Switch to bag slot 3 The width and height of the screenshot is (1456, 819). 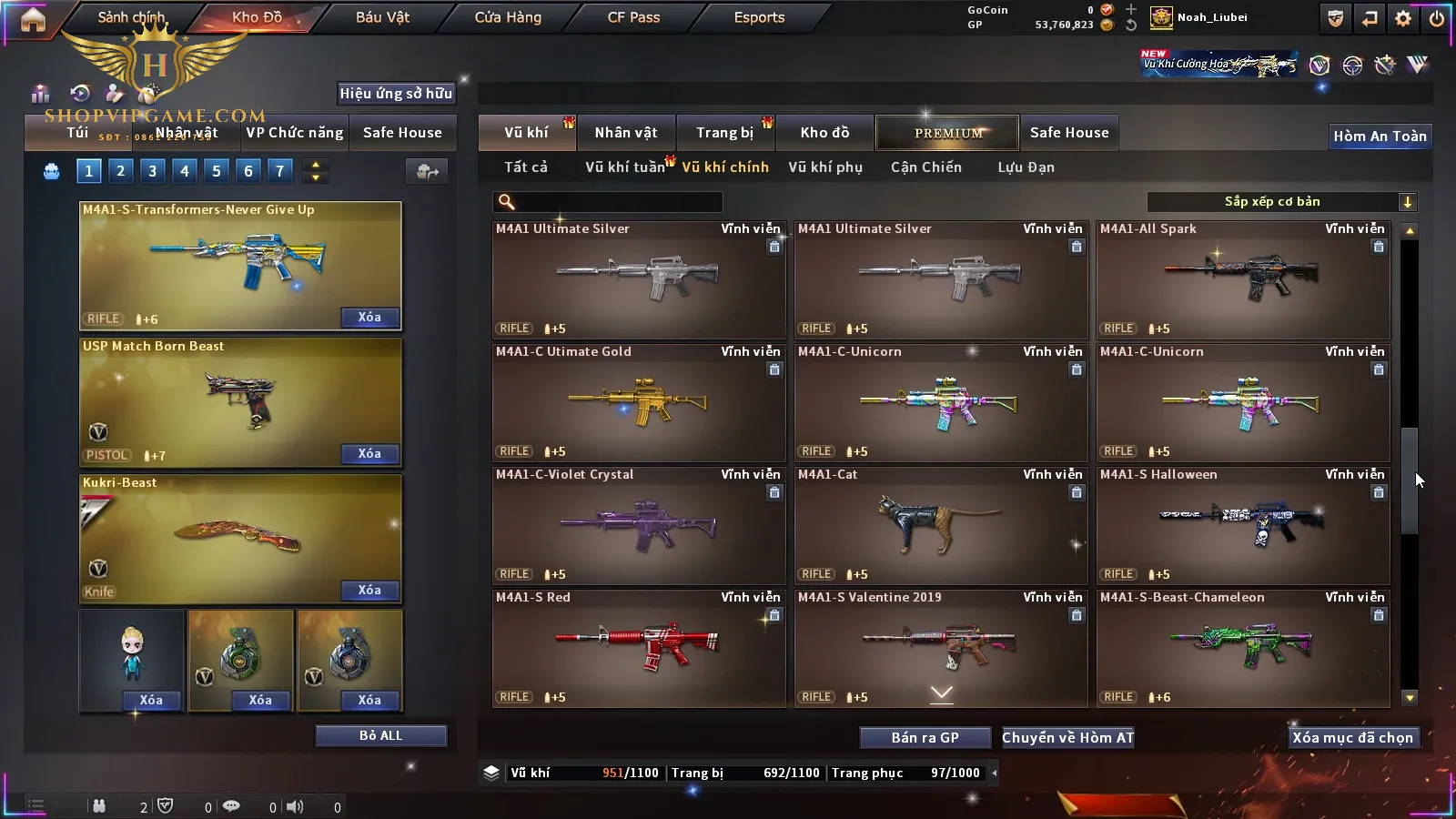click(152, 171)
